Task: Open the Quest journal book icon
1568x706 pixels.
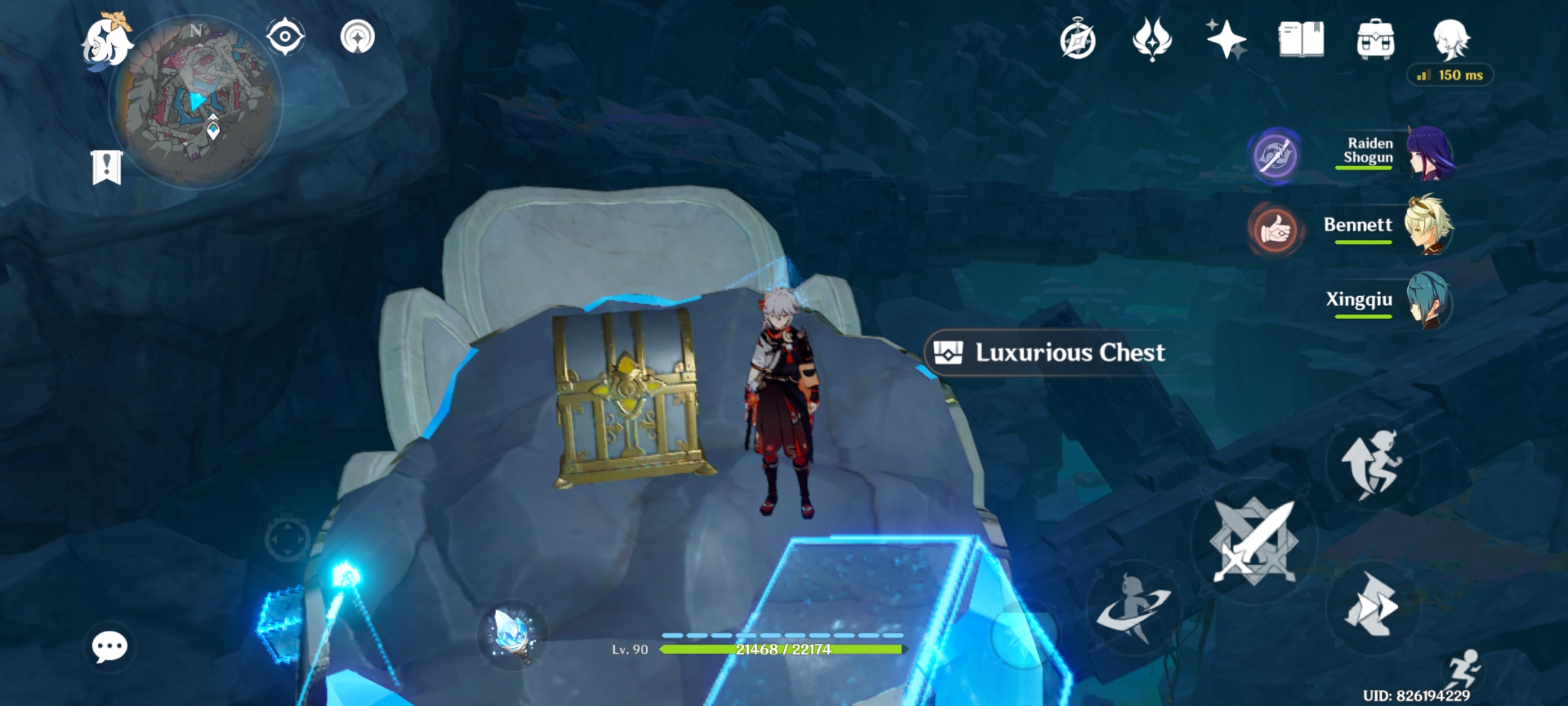Action: (1303, 41)
